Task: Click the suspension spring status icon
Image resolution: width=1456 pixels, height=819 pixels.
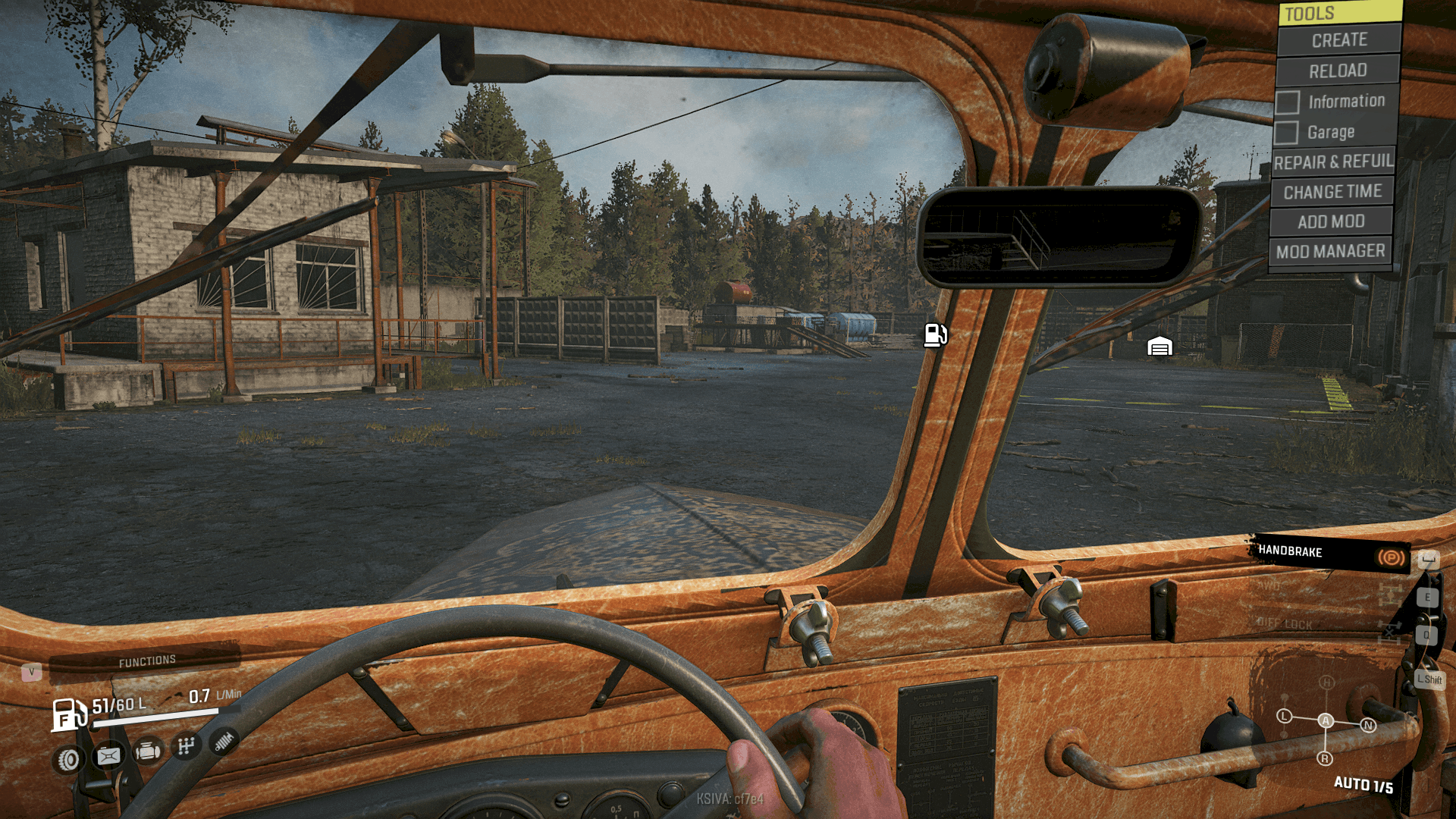Action: (224, 742)
